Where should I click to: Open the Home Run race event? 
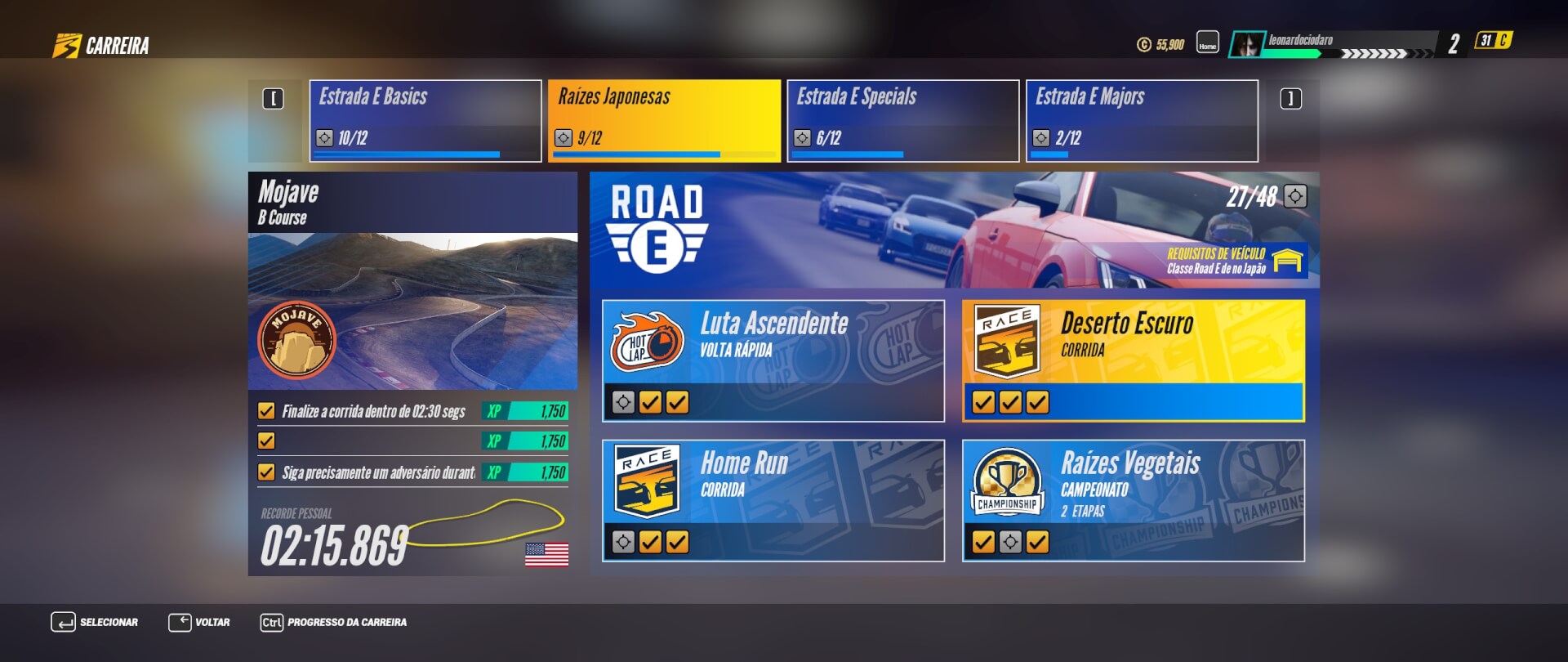773,500
